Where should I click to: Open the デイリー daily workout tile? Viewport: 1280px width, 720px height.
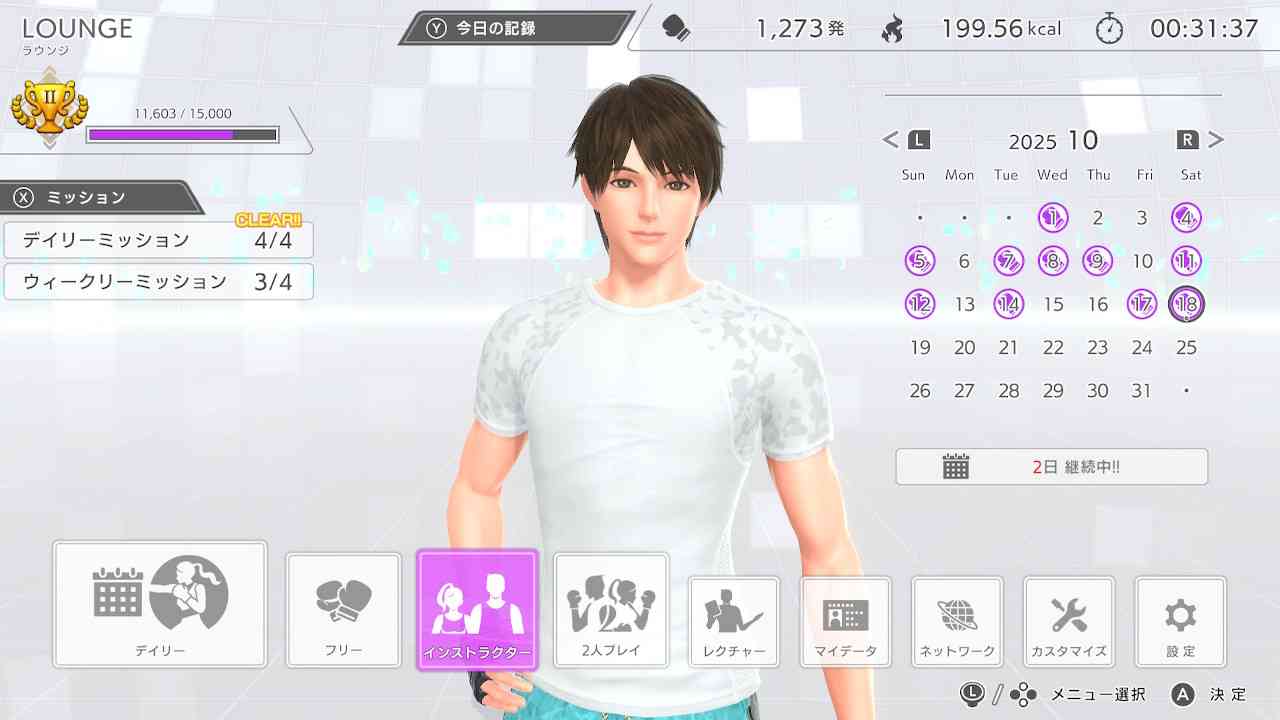[x=160, y=604]
